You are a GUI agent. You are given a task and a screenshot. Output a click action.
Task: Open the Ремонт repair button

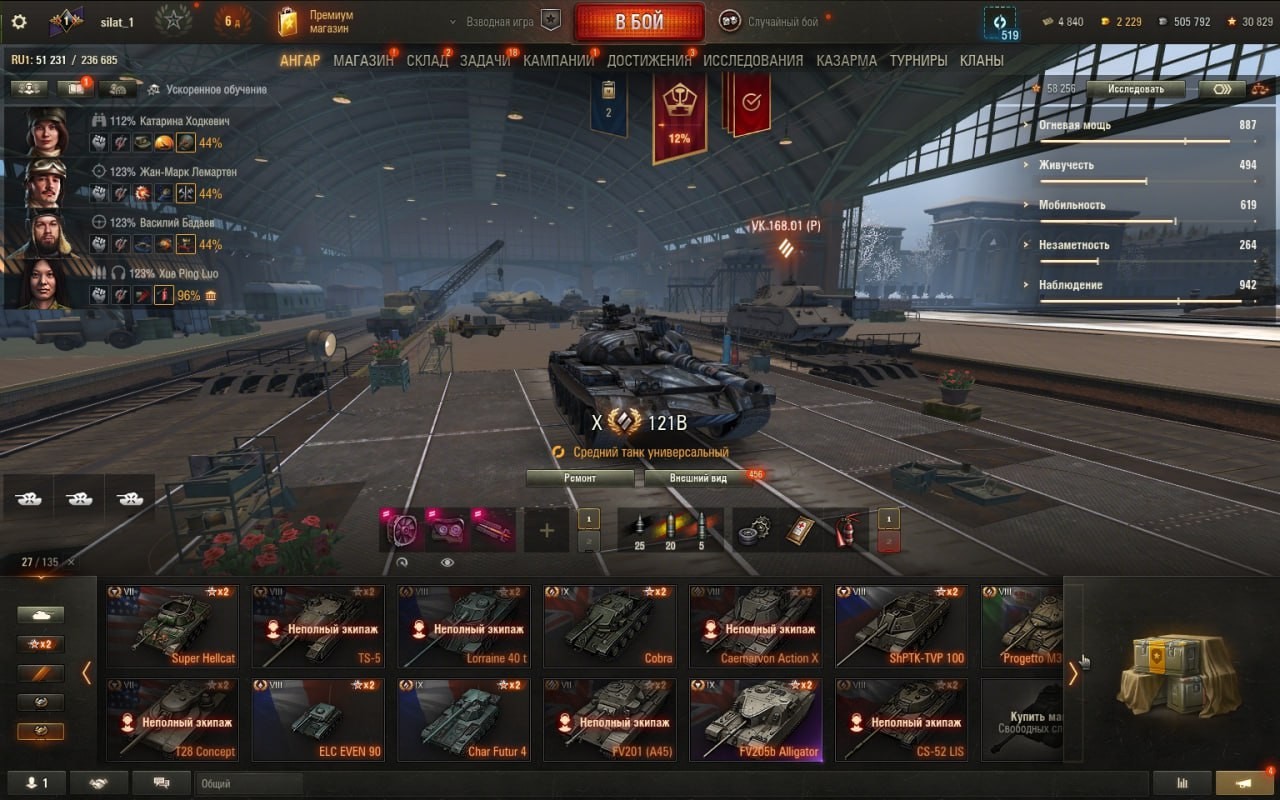tap(580, 478)
